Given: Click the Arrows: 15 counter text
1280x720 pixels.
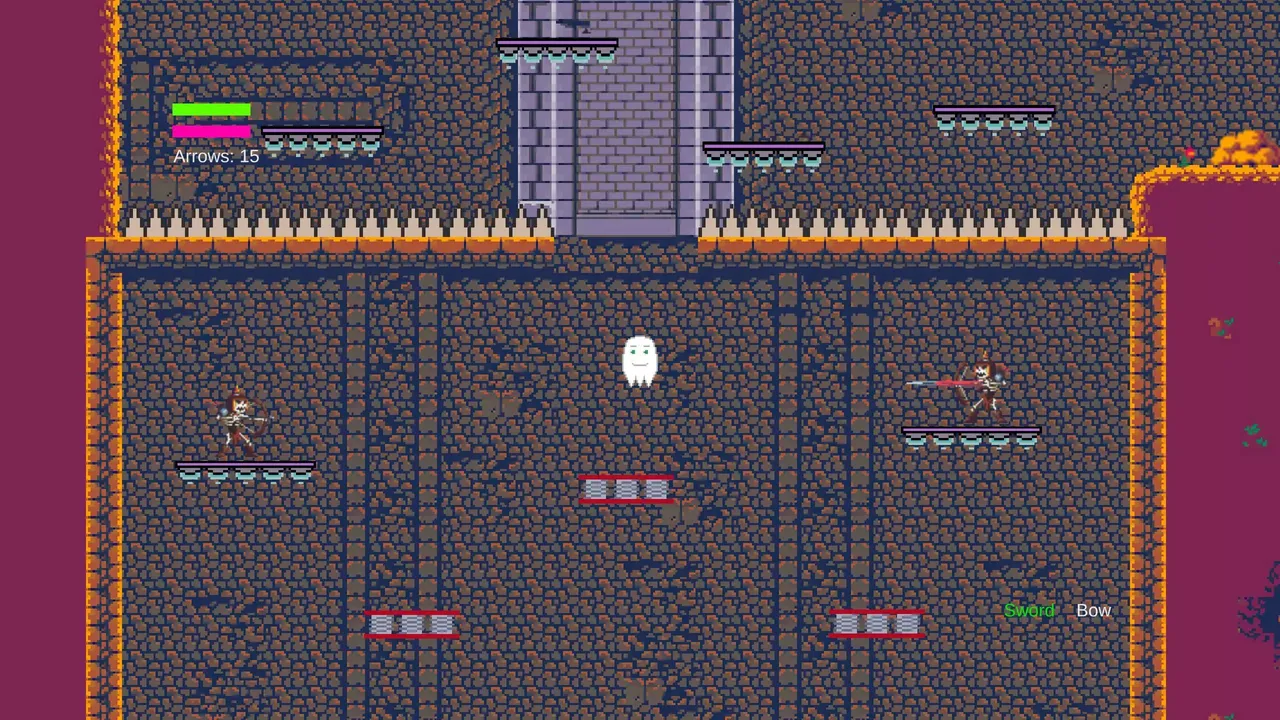Looking at the screenshot, I should [216, 156].
